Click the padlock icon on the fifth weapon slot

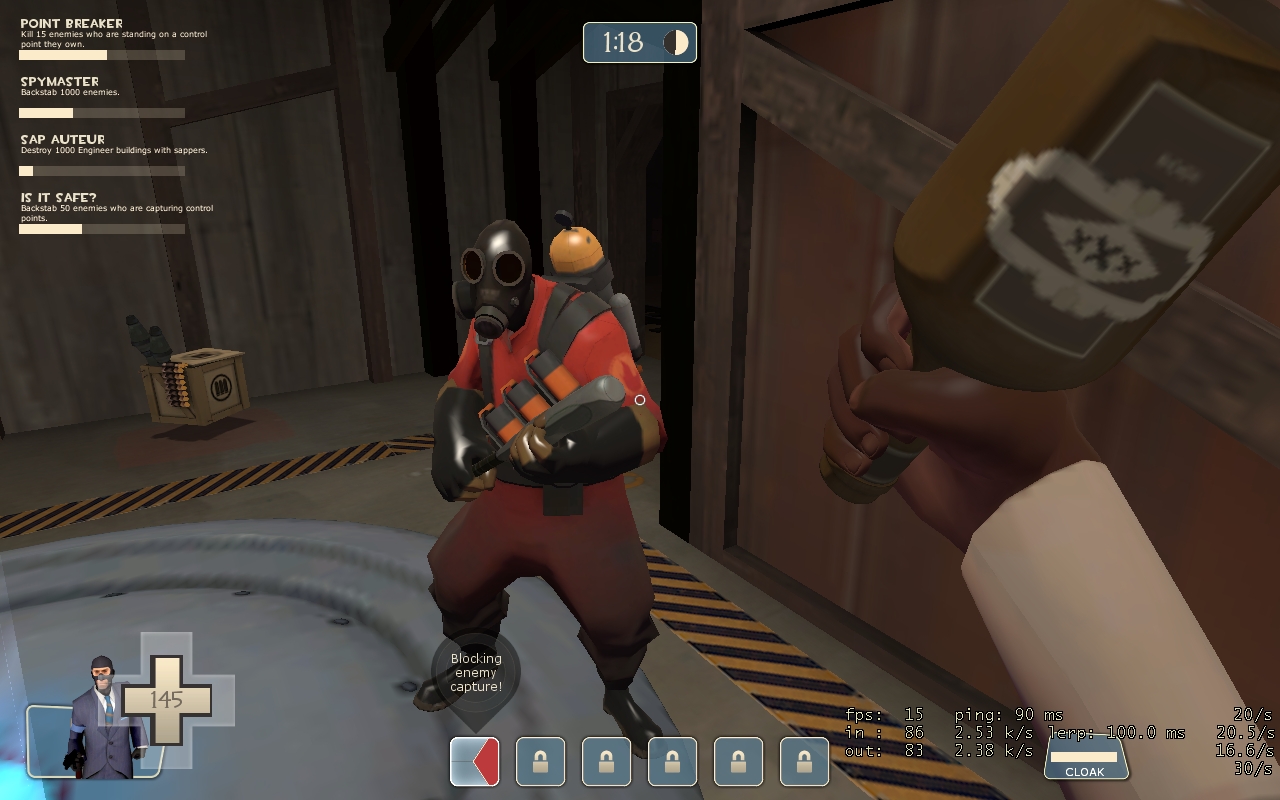738,761
